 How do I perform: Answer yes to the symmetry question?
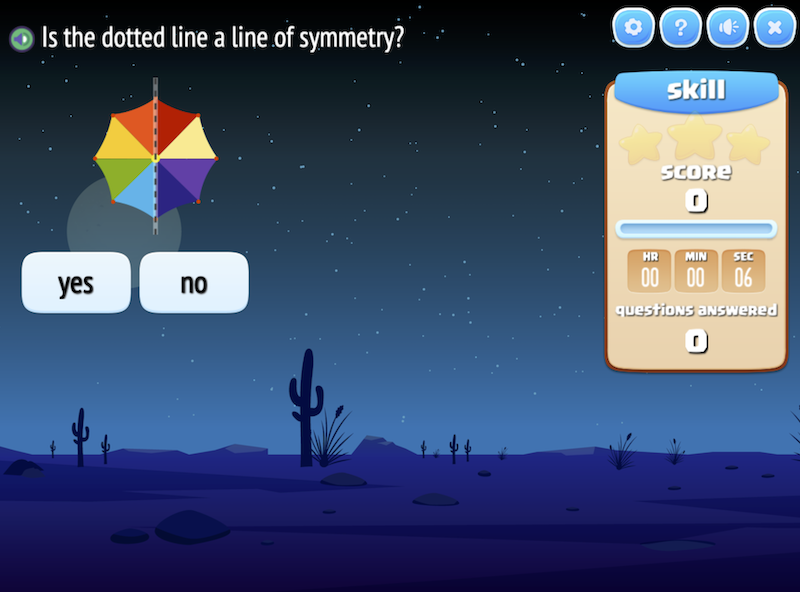click(76, 283)
